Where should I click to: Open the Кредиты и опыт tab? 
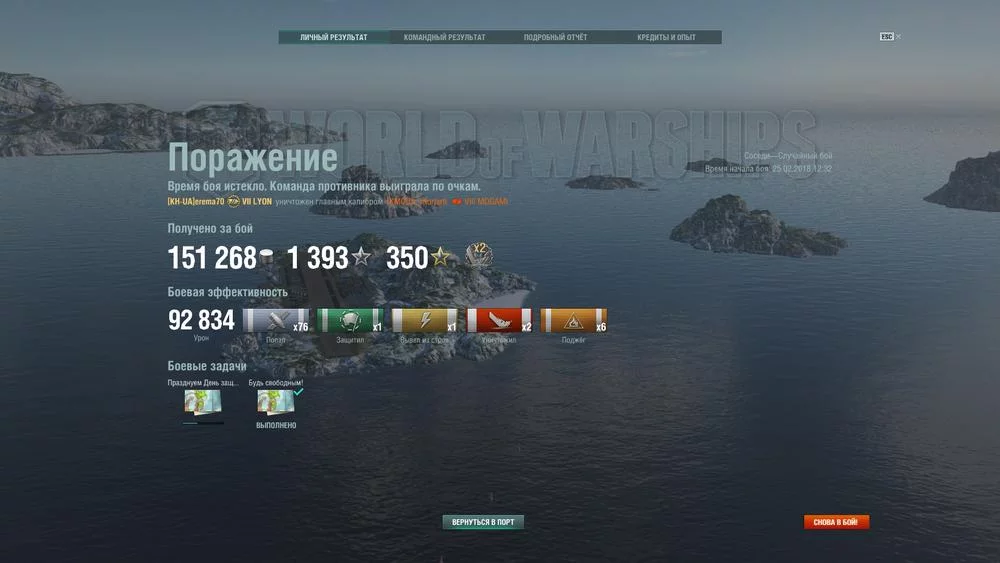pyautogui.click(x=666, y=38)
